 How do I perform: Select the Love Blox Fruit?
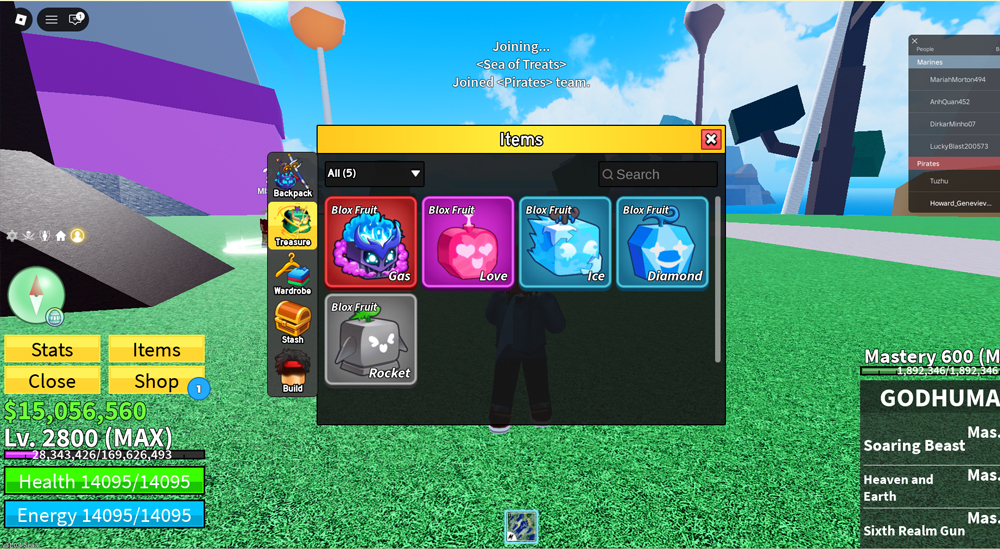click(x=468, y=242)
